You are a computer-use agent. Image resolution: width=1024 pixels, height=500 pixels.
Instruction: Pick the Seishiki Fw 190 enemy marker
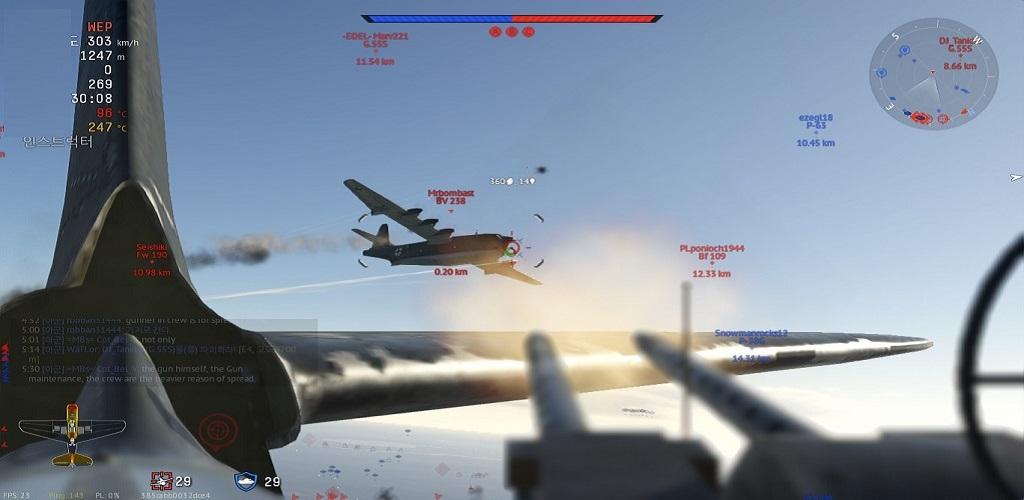pos(152,257)
